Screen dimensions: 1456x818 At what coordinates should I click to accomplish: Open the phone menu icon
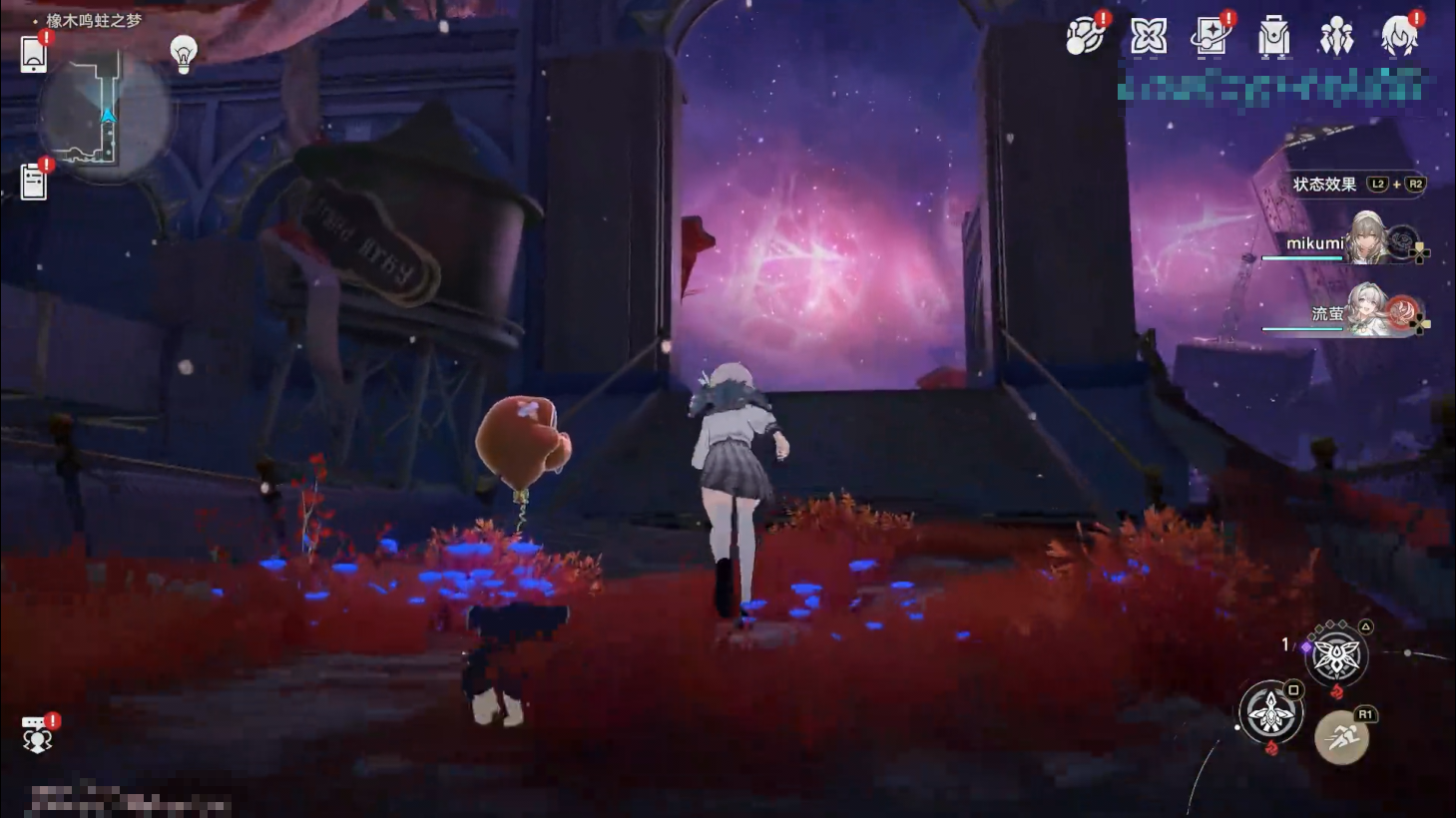click(x=34, y=54)
